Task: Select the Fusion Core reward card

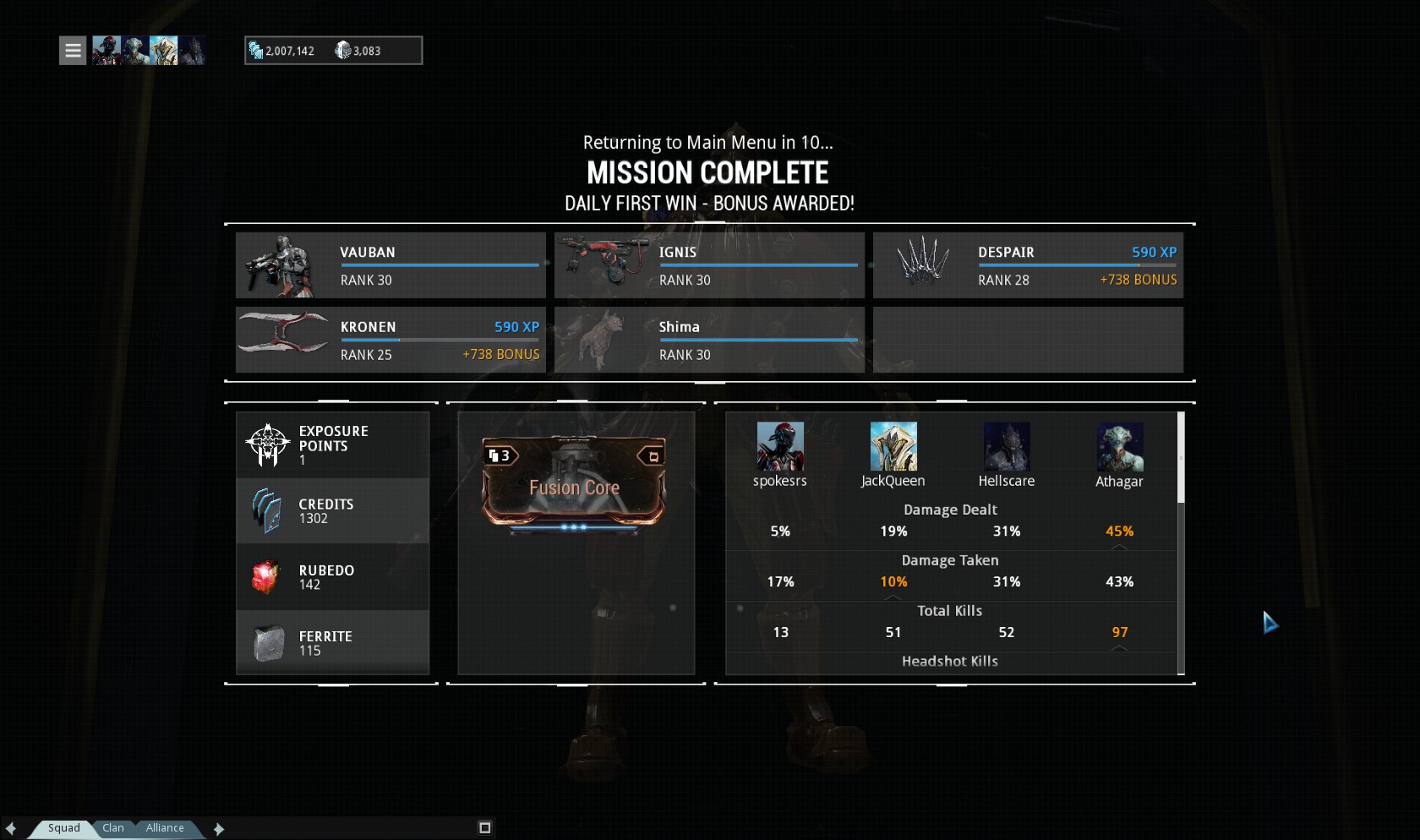Action: pos(574,483)
